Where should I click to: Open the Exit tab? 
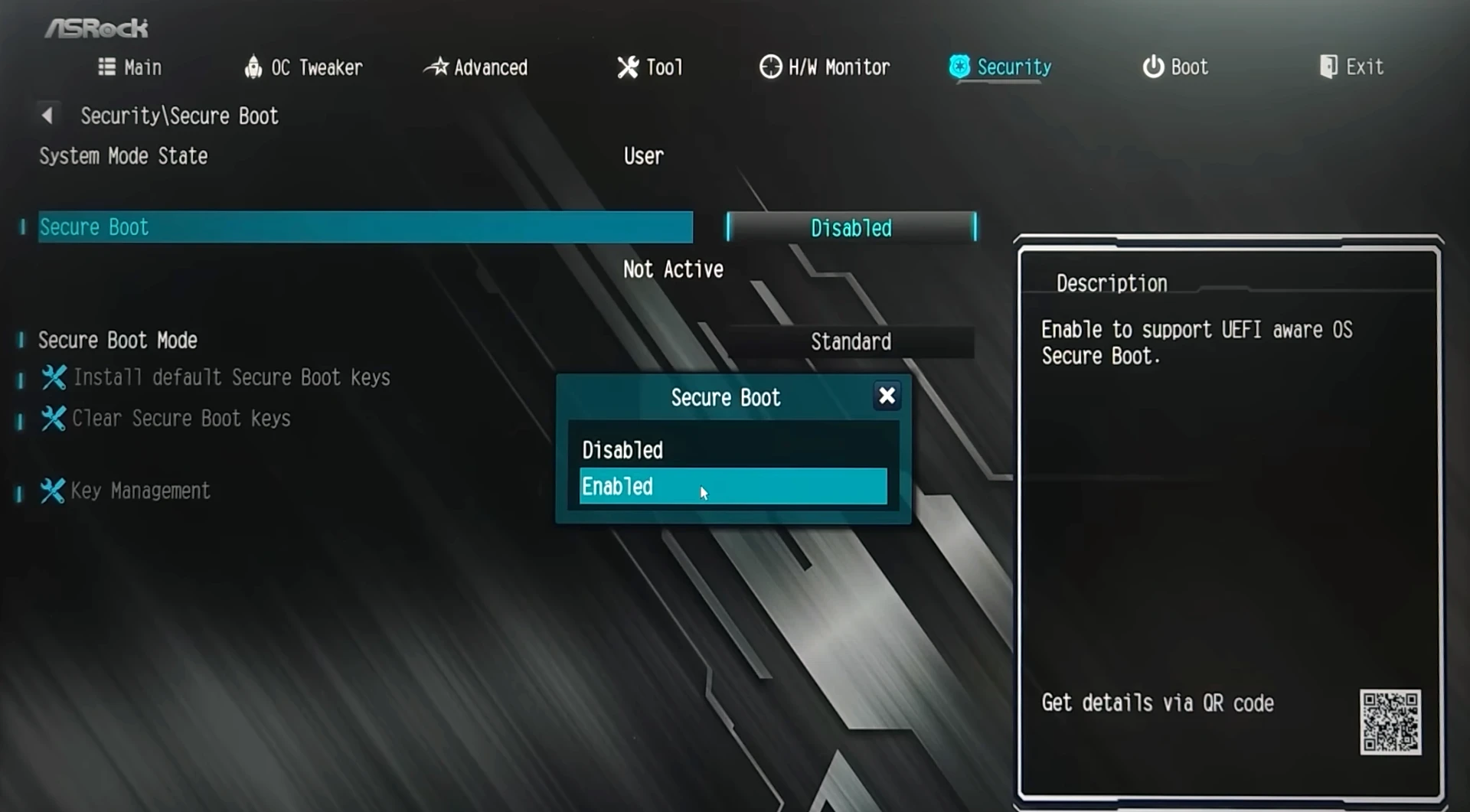tap(1352, 67)
